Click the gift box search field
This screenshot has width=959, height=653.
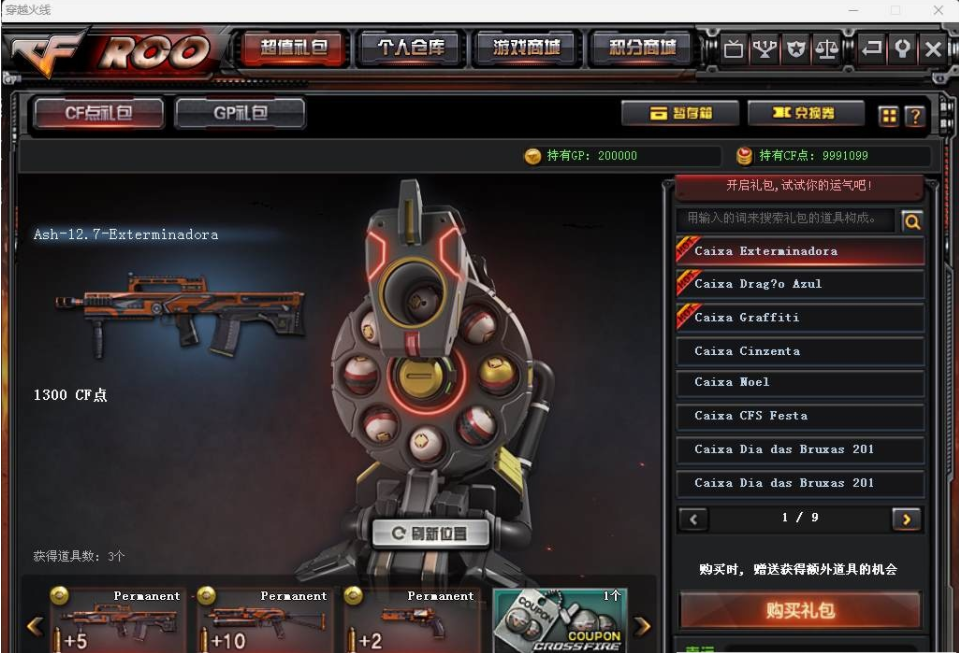click(785, 219)
